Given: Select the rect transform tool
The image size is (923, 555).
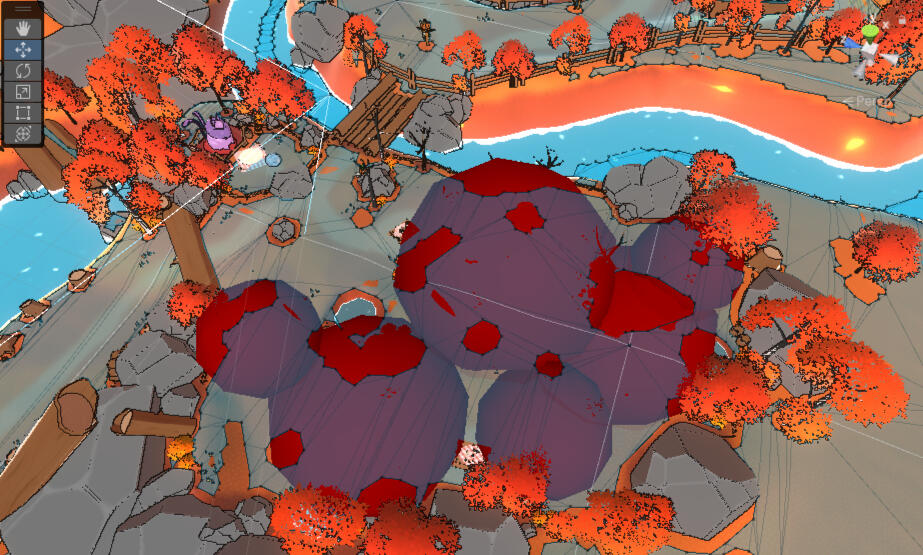Looking at the screenshot, I should point(23,112).
